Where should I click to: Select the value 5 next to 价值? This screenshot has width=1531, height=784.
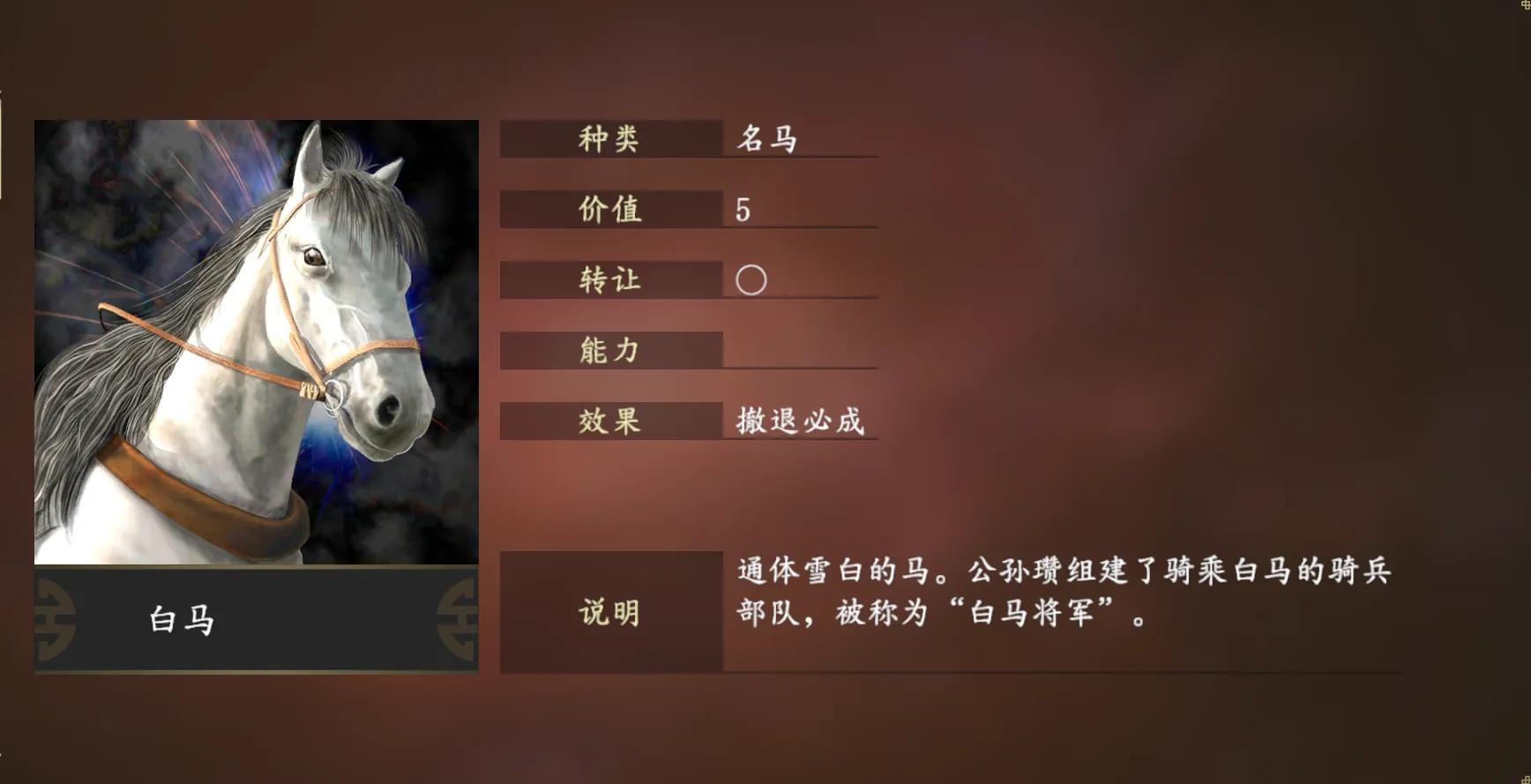741,209
